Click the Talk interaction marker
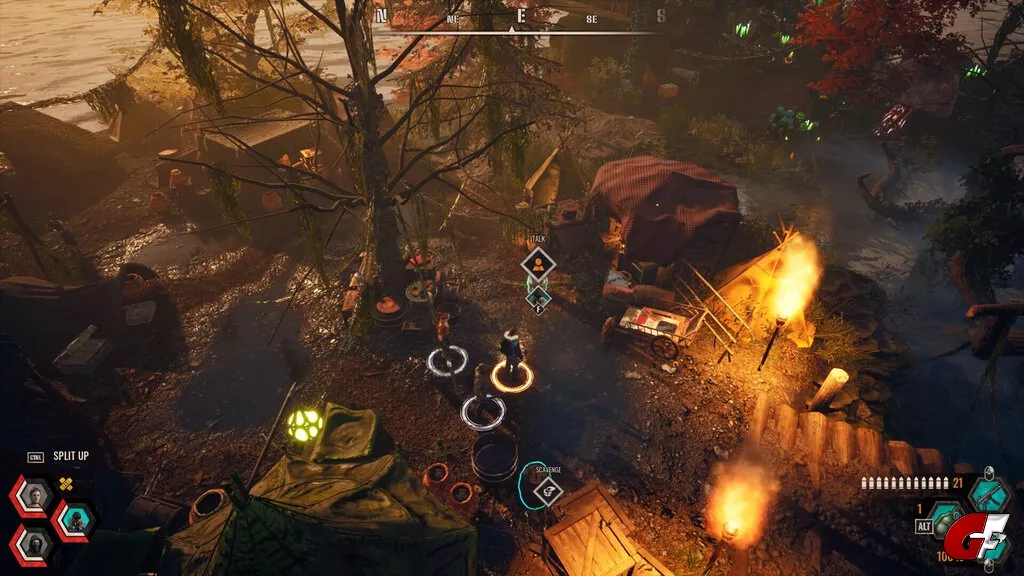 pos(538,264)
